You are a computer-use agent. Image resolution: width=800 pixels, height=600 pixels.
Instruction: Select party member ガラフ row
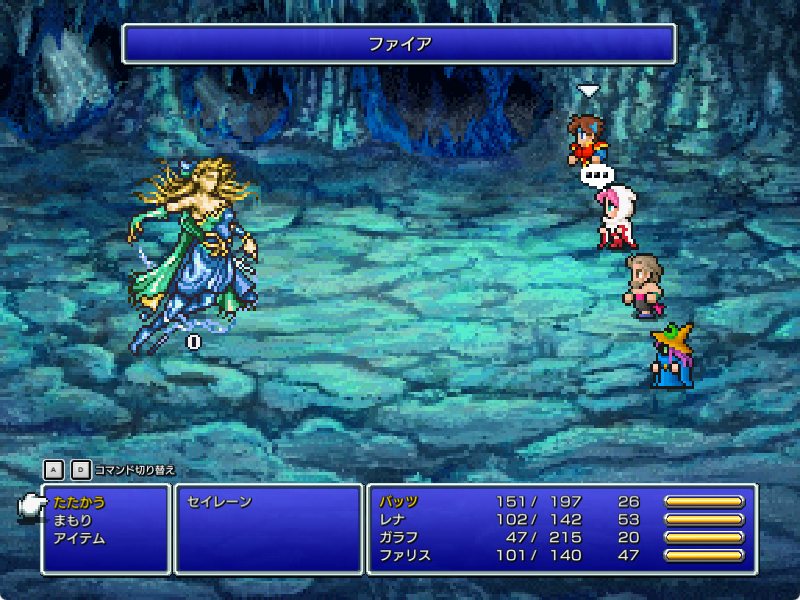point(399,538)
